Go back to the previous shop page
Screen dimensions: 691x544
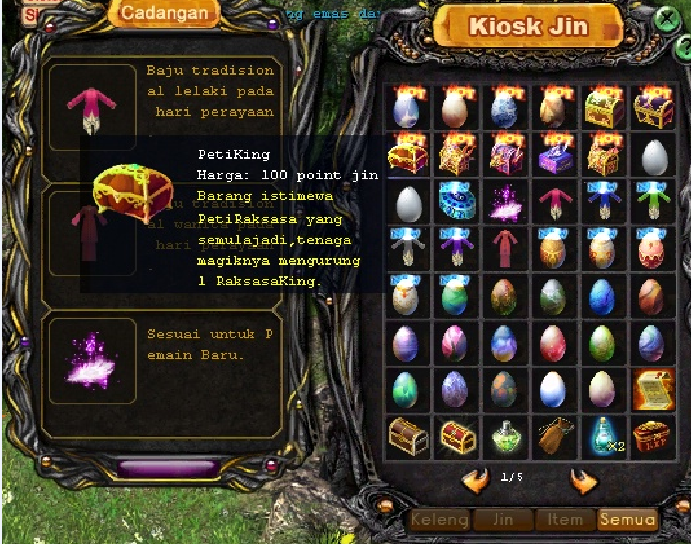click(475, 480)
